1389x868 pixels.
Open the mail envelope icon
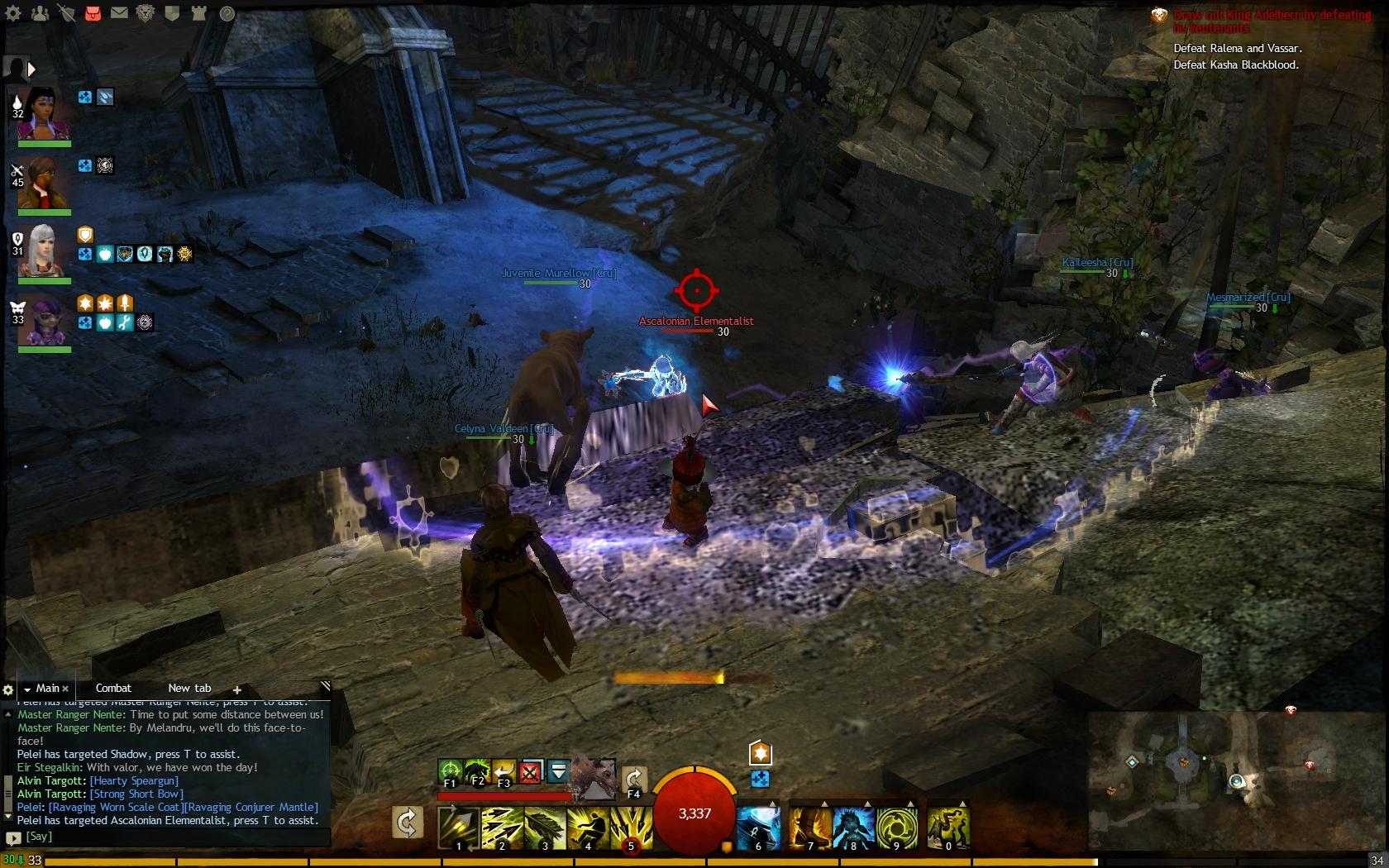119,13
